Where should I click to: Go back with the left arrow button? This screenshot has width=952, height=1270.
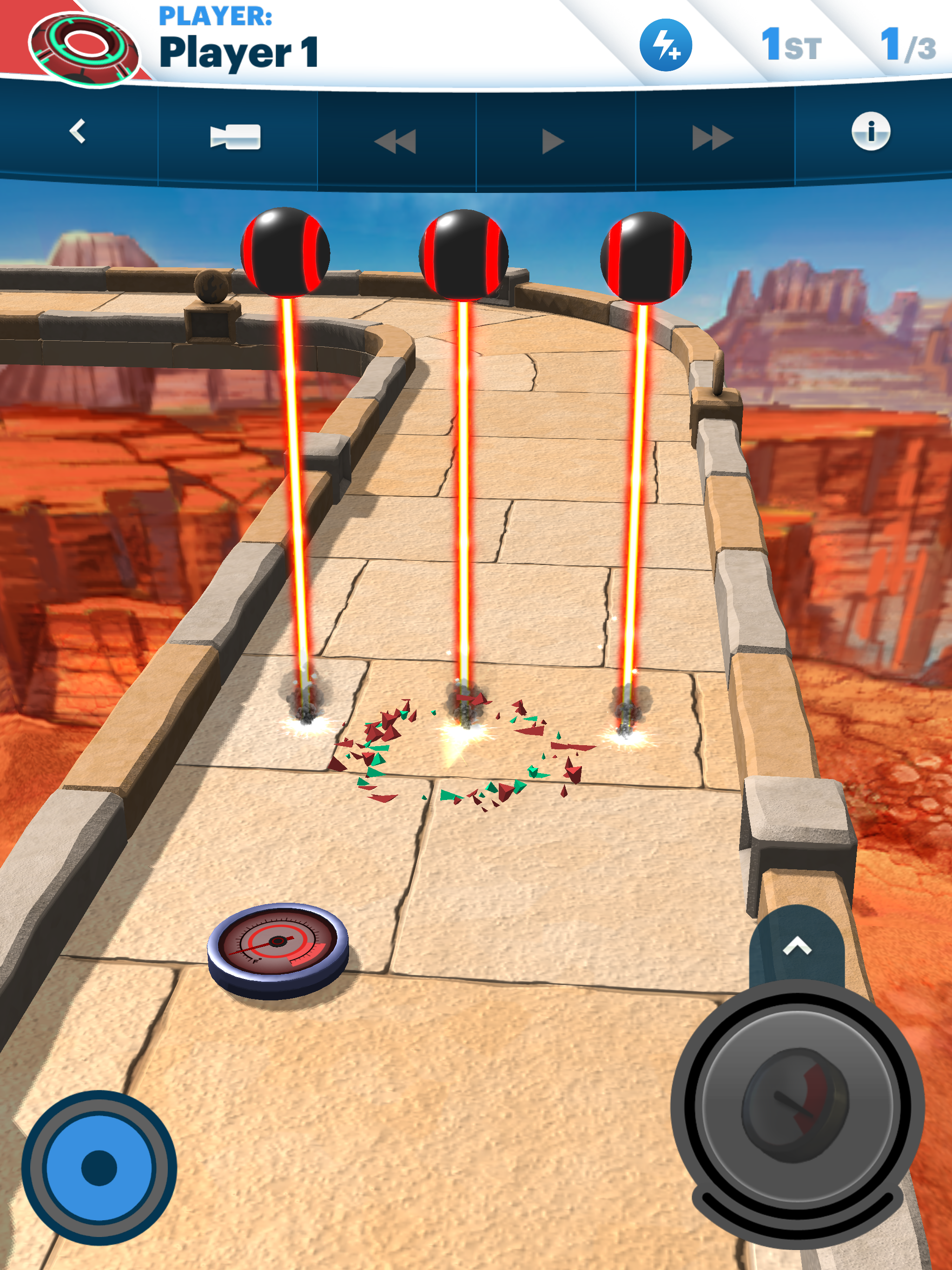(x=78, y=132)
